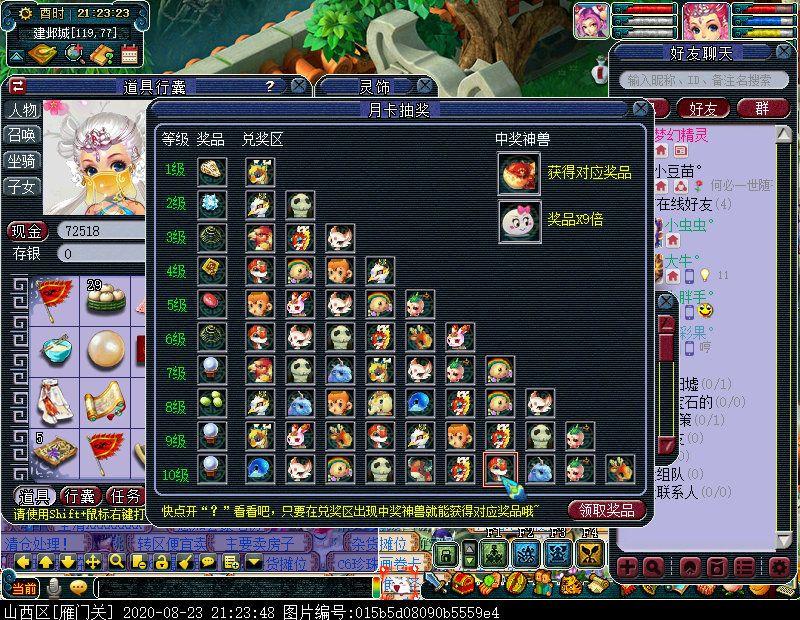Switch to the 行囊 bag tab
The width and height of the screenshot is (800, 620).
(x=79, y=496)
